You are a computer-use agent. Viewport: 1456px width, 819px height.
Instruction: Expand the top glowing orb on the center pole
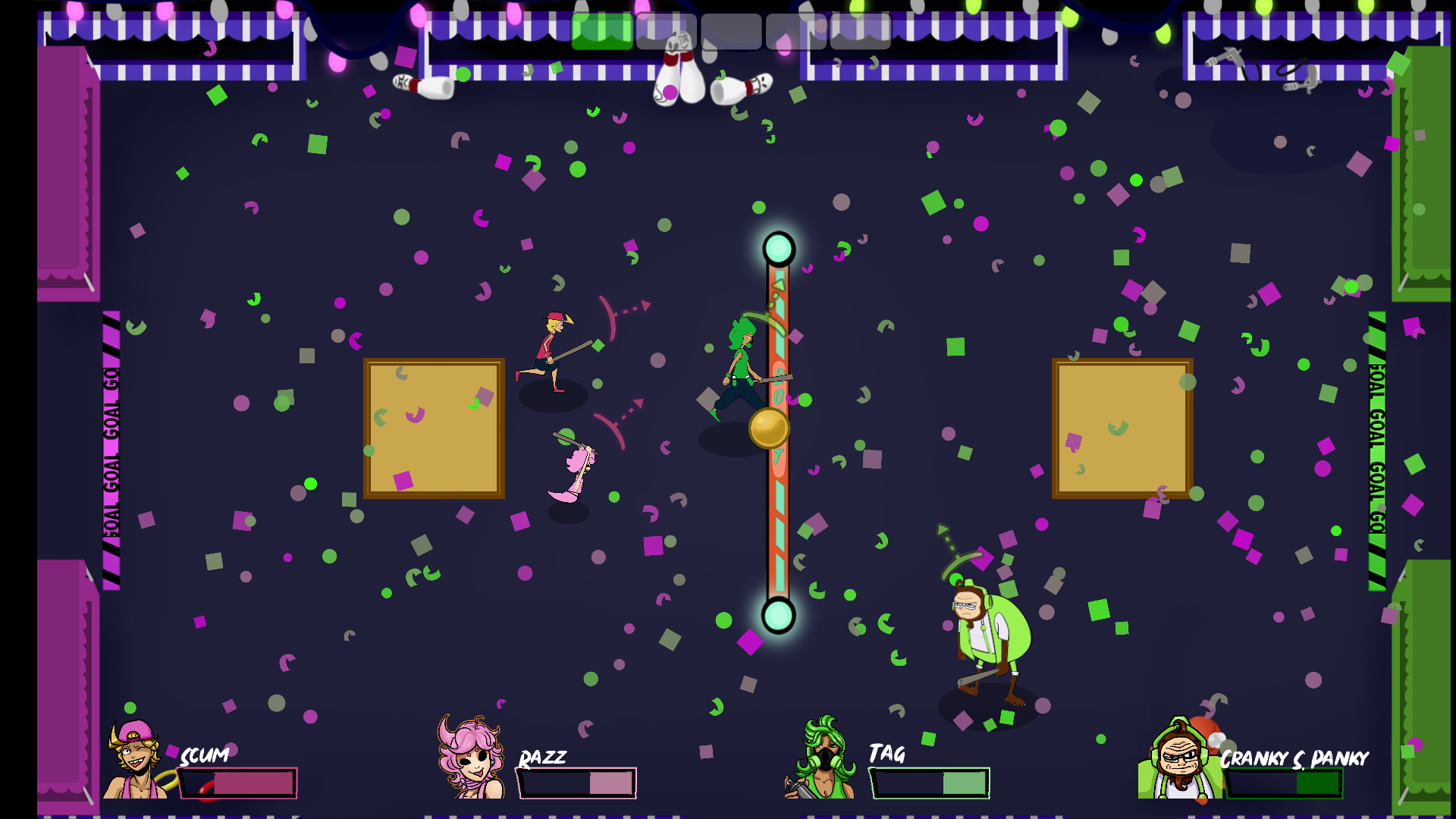777,246
